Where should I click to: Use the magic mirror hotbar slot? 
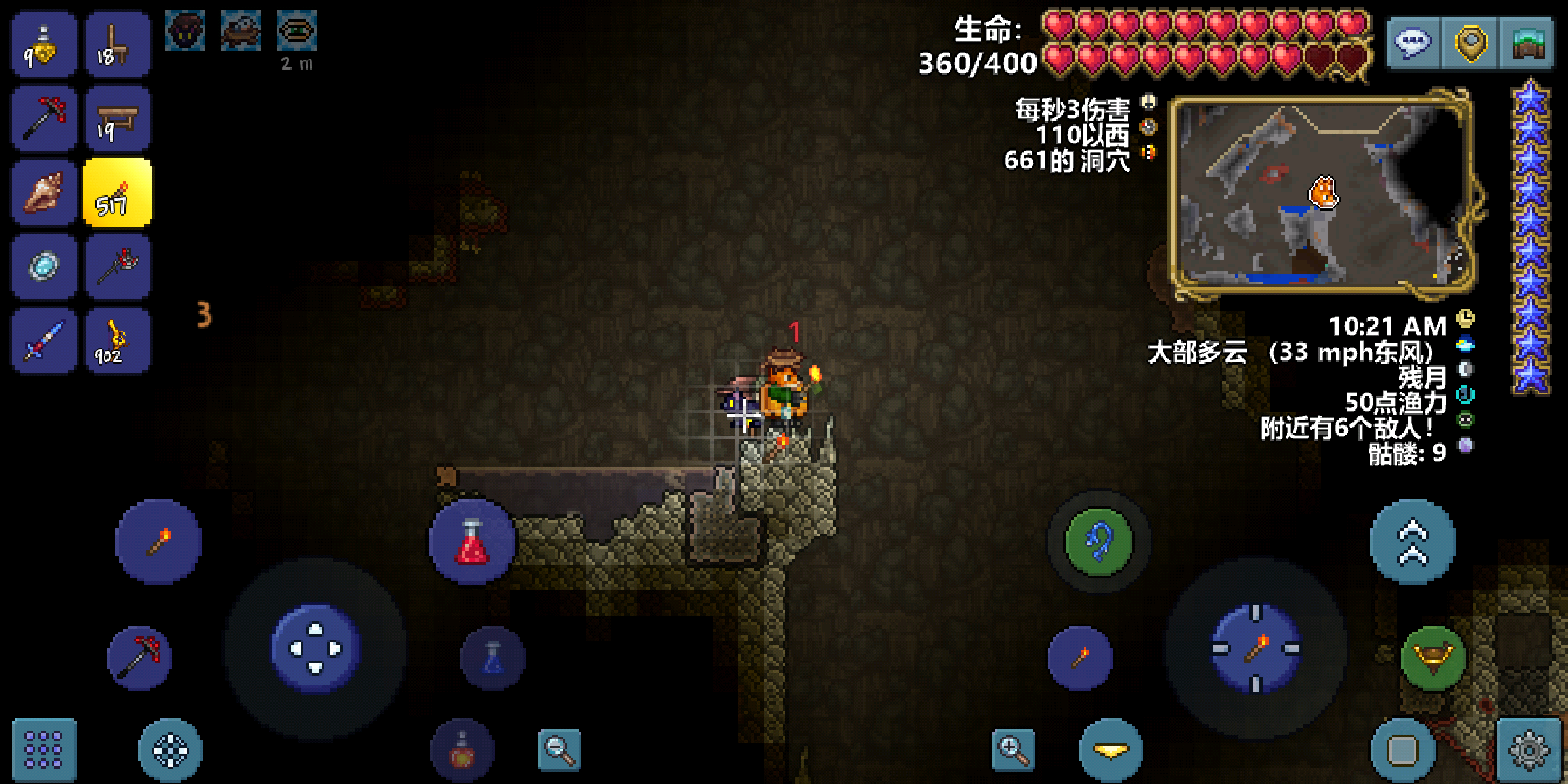[44, 266]
